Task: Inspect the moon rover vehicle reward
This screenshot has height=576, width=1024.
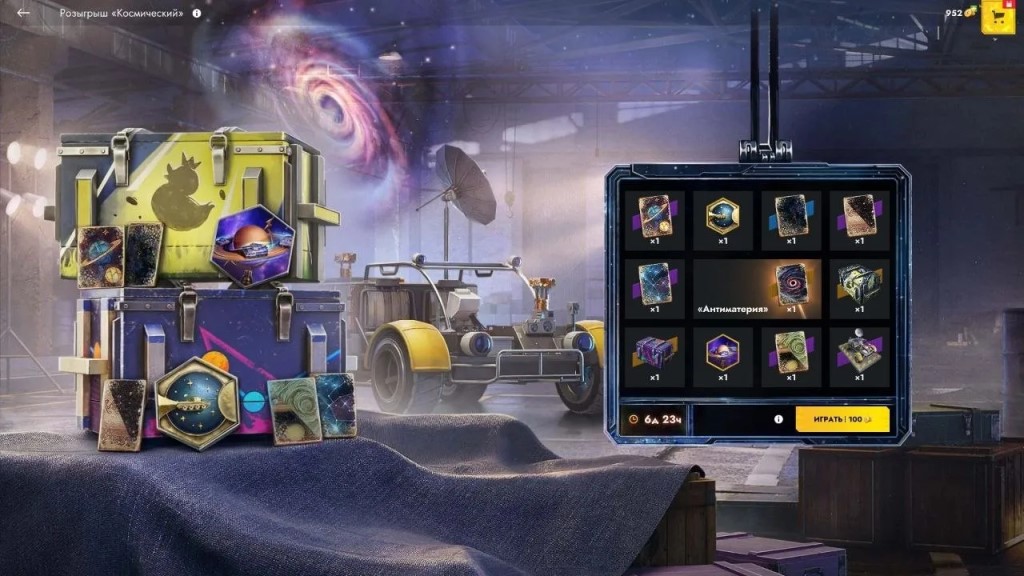Action: click(859, 352)
